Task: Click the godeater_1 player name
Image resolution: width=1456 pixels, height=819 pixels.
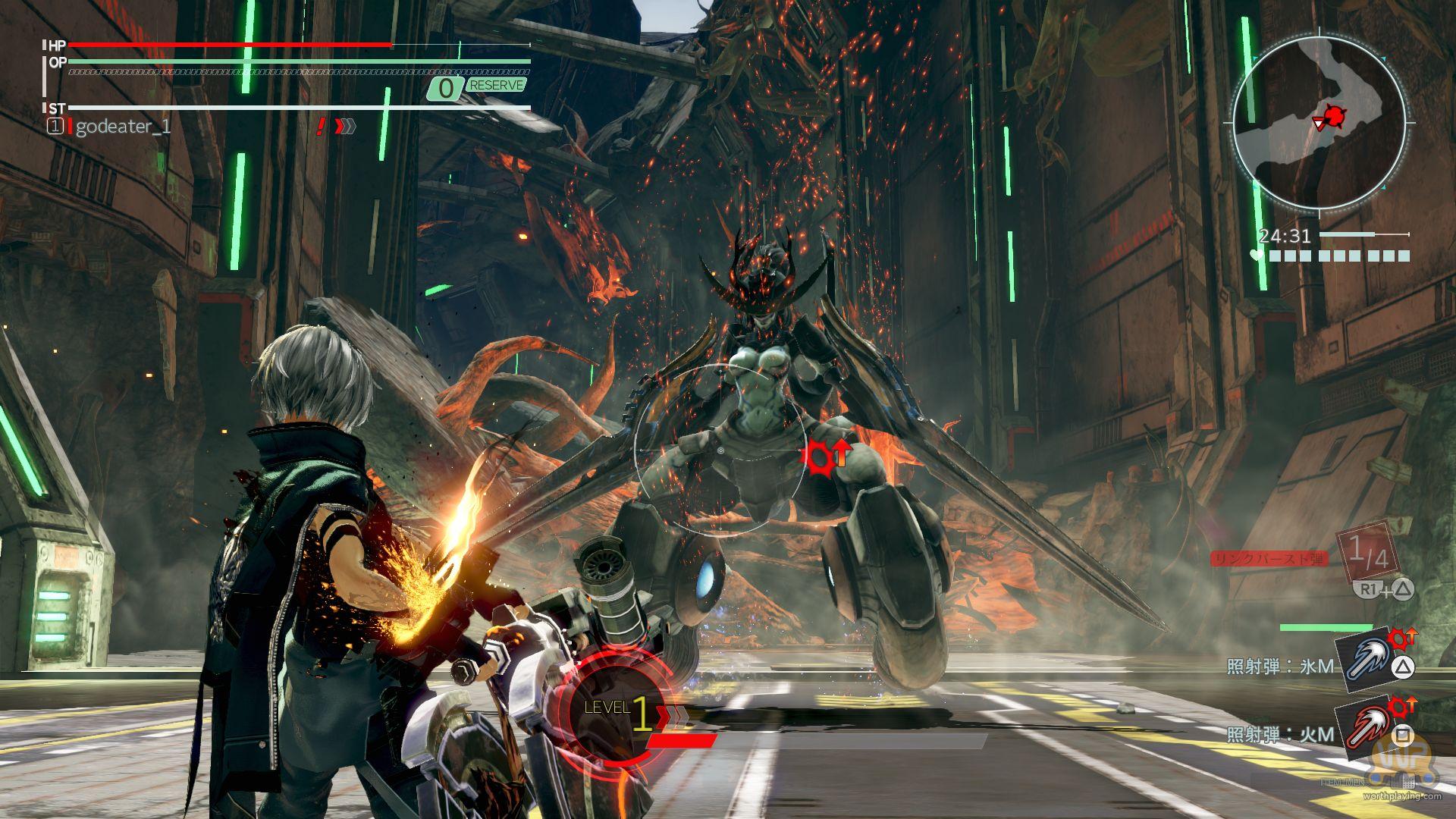Action: coord(123,127)
